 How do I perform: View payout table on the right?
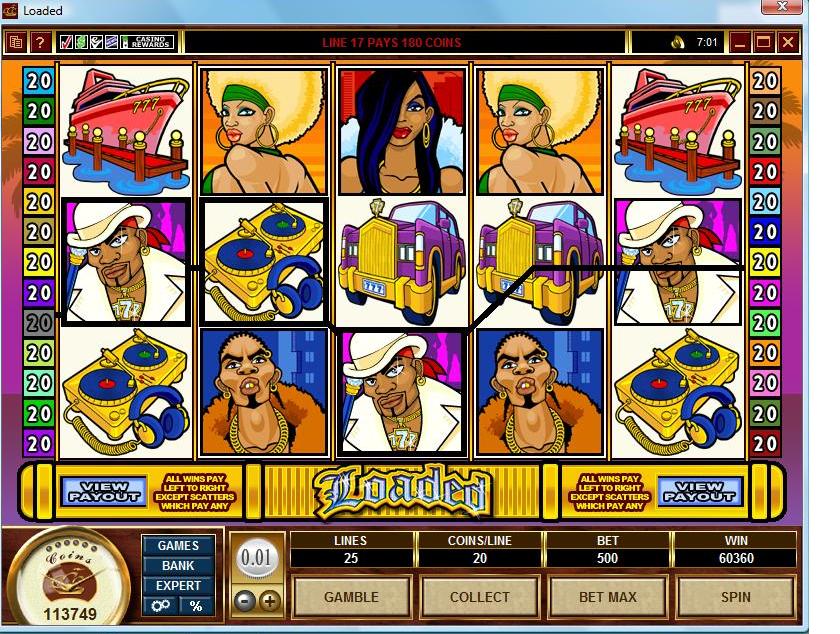[x=699, y=490]
